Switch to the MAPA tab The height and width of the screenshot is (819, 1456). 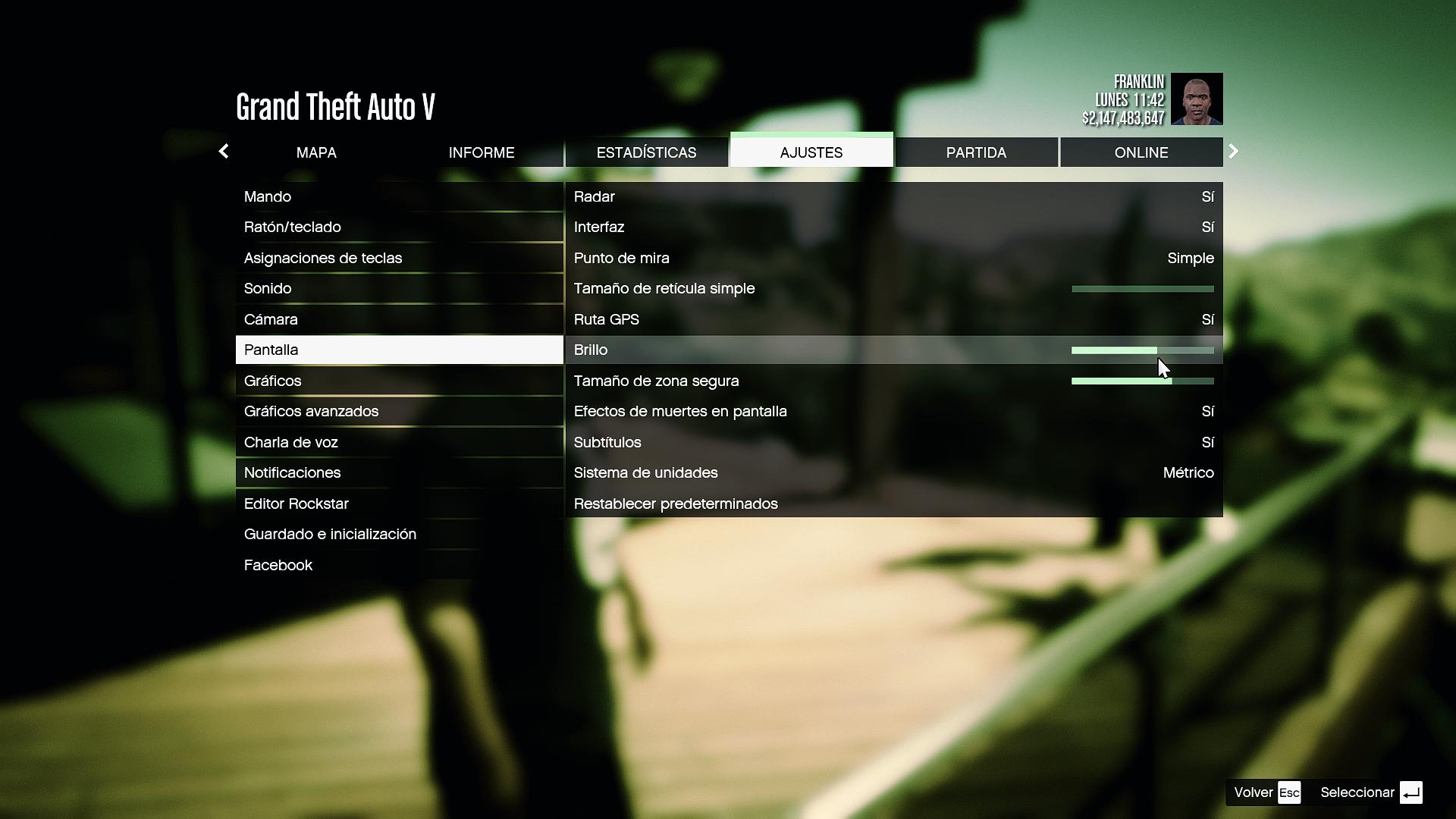316,152
